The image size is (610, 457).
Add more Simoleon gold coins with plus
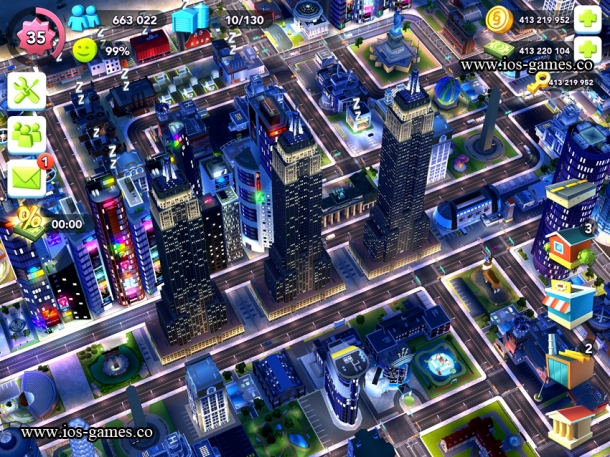pyautogui.click(x=590, y=19)
